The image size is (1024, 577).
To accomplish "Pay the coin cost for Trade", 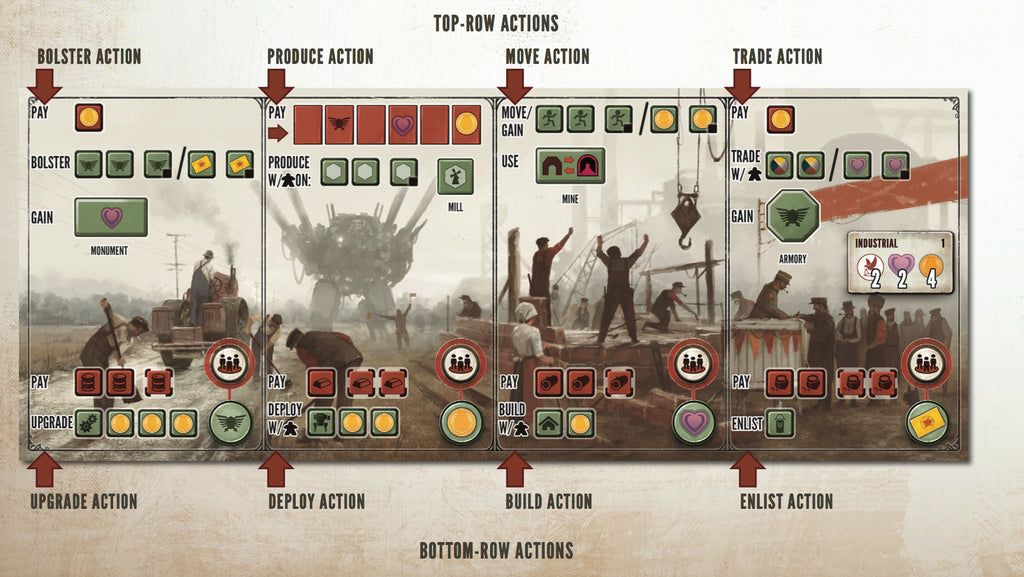I will pos(781,118).
